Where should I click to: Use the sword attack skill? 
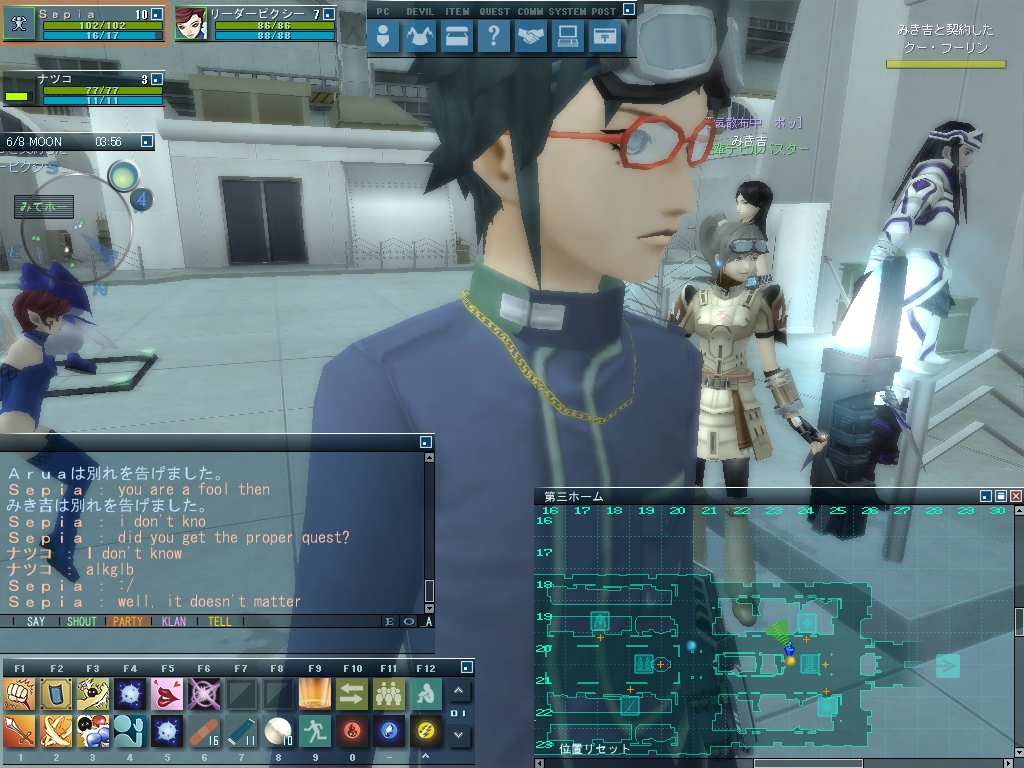(x=19, y=731)
